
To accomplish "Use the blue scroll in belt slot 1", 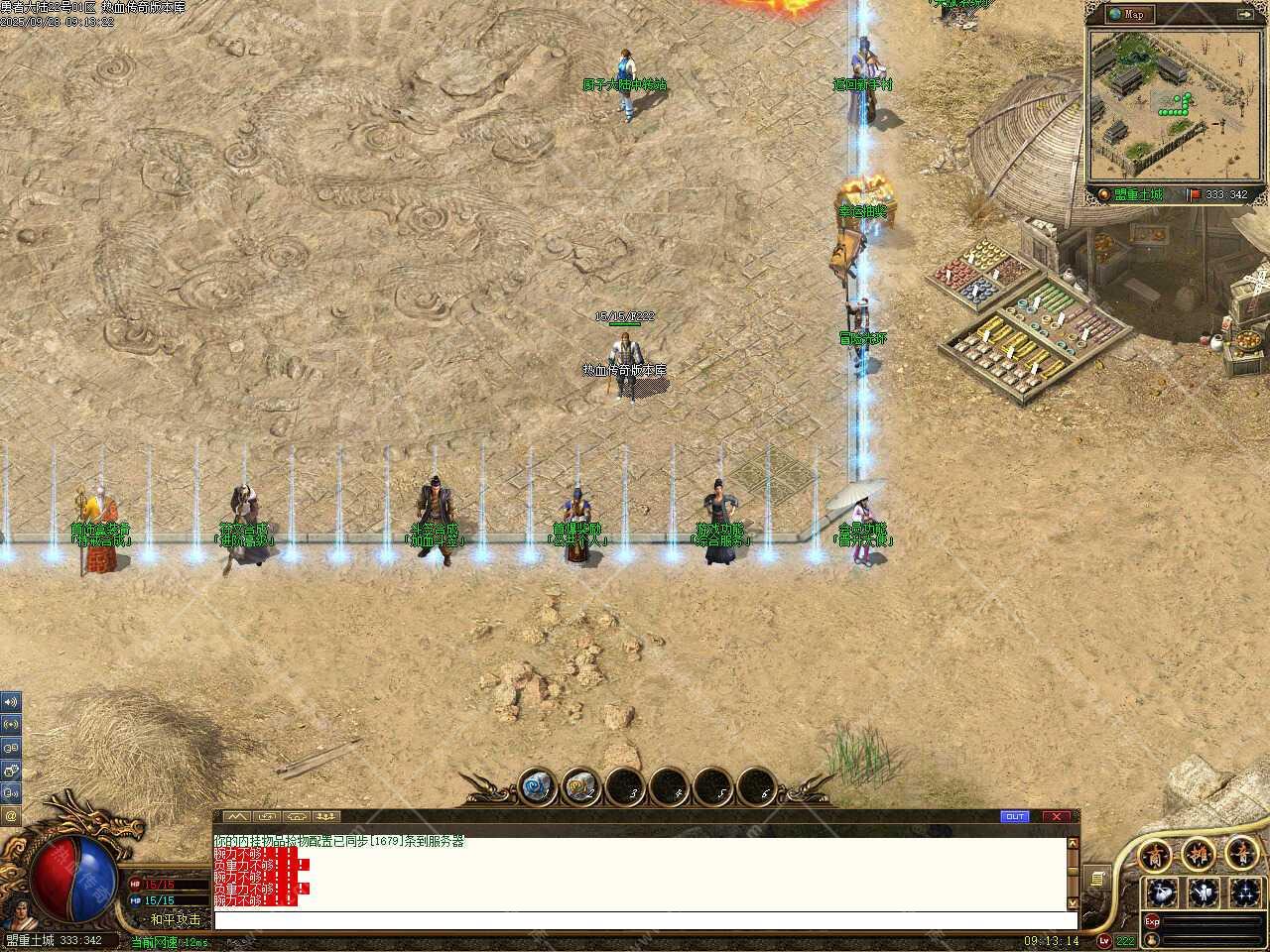I will [x=537, y=788].
